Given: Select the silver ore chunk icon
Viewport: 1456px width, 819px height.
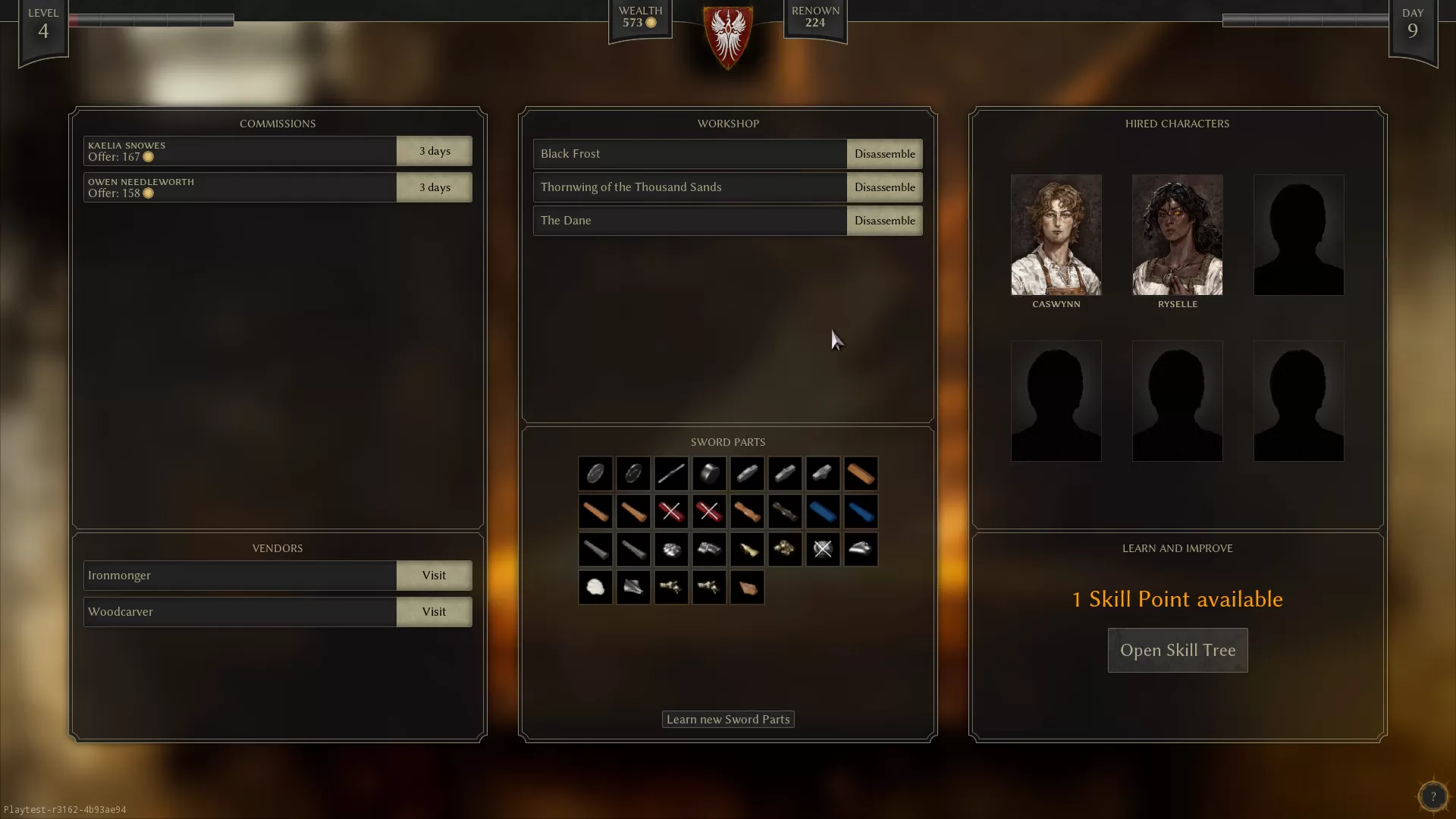Looking at the screenshot, I should (x=671, y=549).
